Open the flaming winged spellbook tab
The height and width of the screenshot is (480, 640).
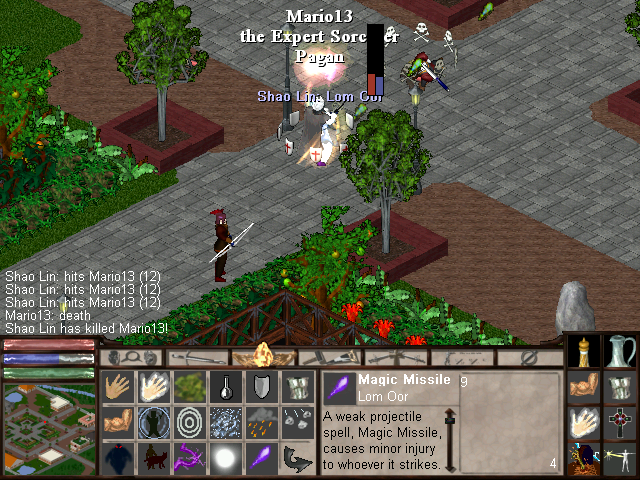click(x=264, y=356)
